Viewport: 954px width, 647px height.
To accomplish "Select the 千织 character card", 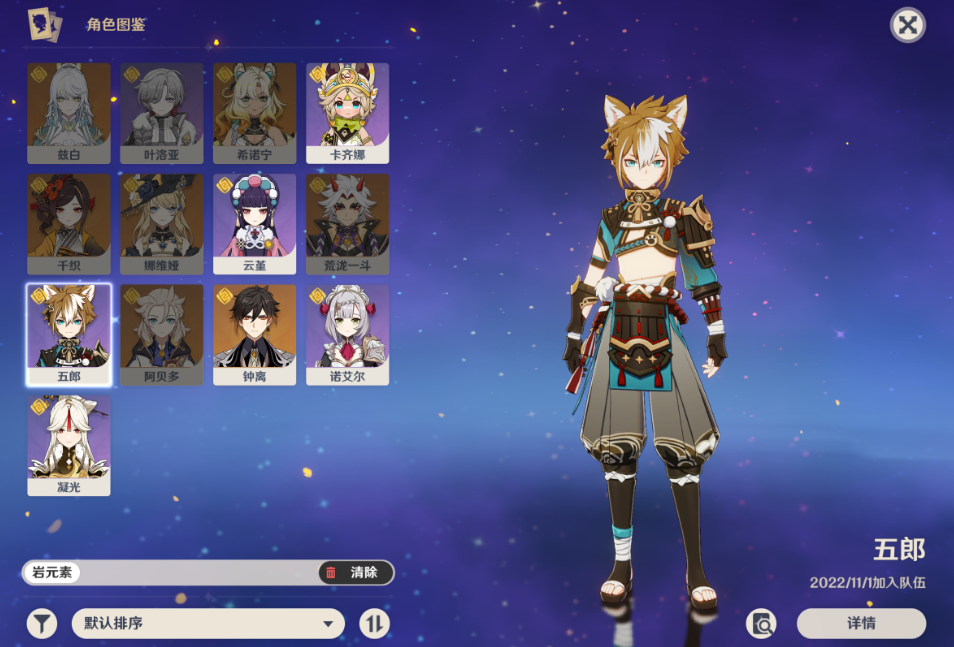I will (x=69, y=223).
